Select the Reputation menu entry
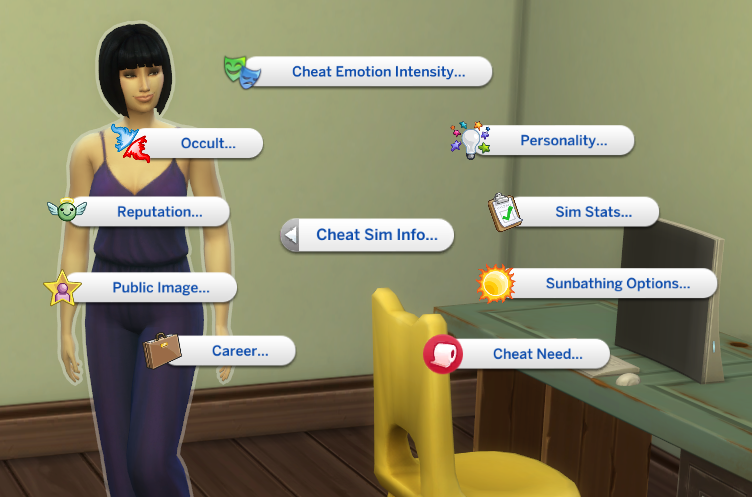This screenshot has height=497, width=752. (159, 212)
